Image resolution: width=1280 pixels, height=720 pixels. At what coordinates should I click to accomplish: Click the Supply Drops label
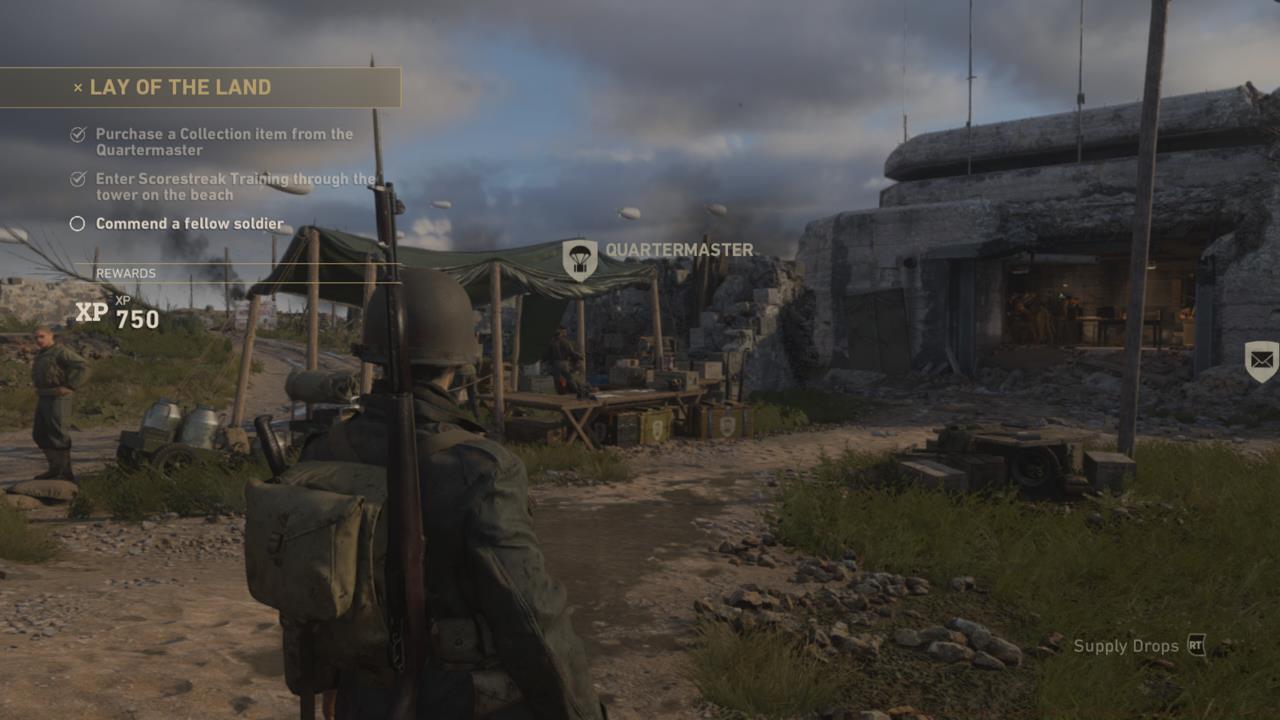(x=1125, y=646)
